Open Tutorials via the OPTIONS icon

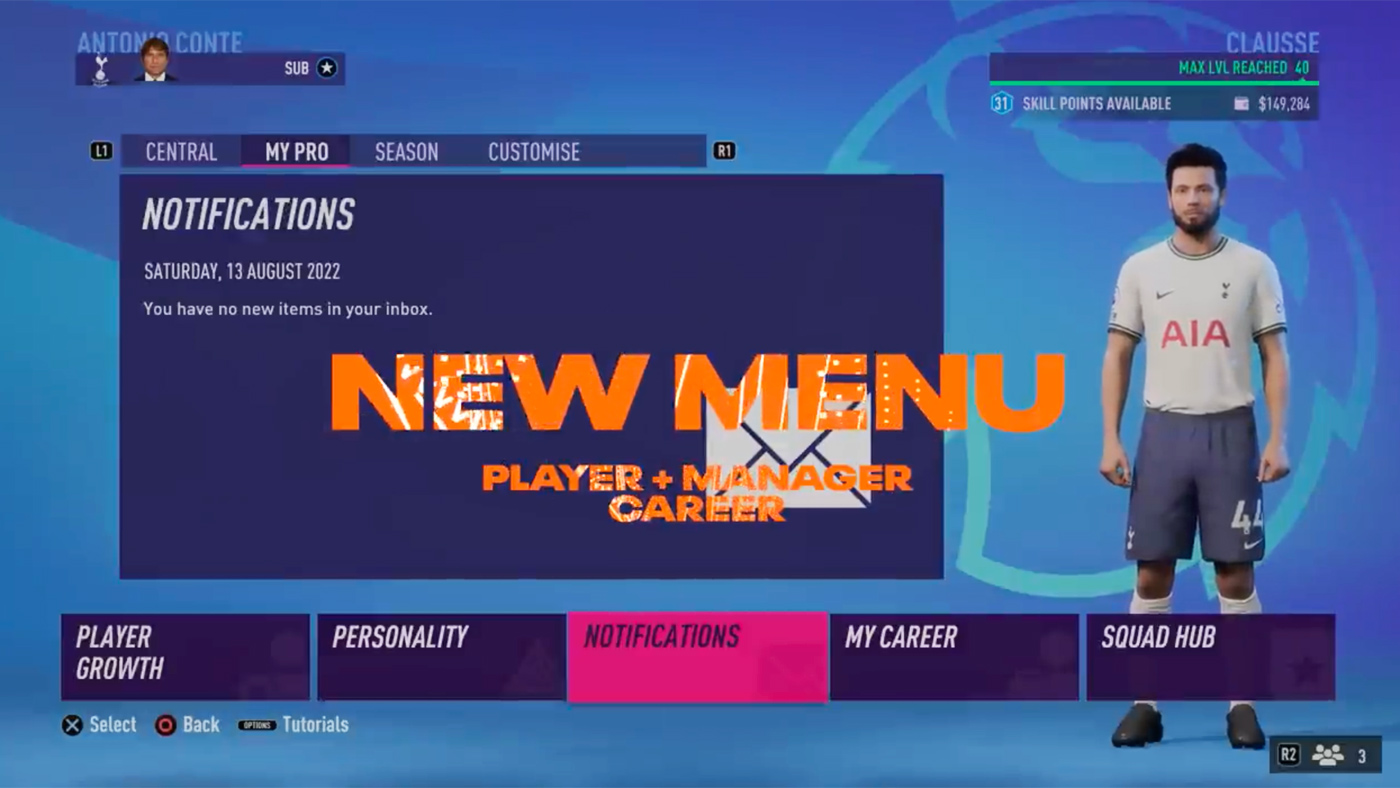pos(257,725)
